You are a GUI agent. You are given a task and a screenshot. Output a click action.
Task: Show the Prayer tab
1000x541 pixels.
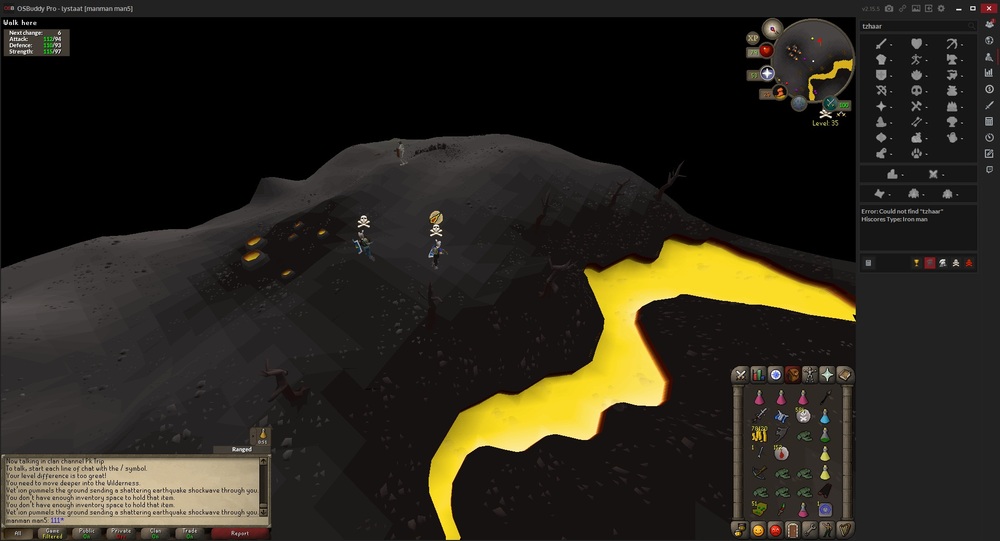pyautogui.click(x=827, y=374)
